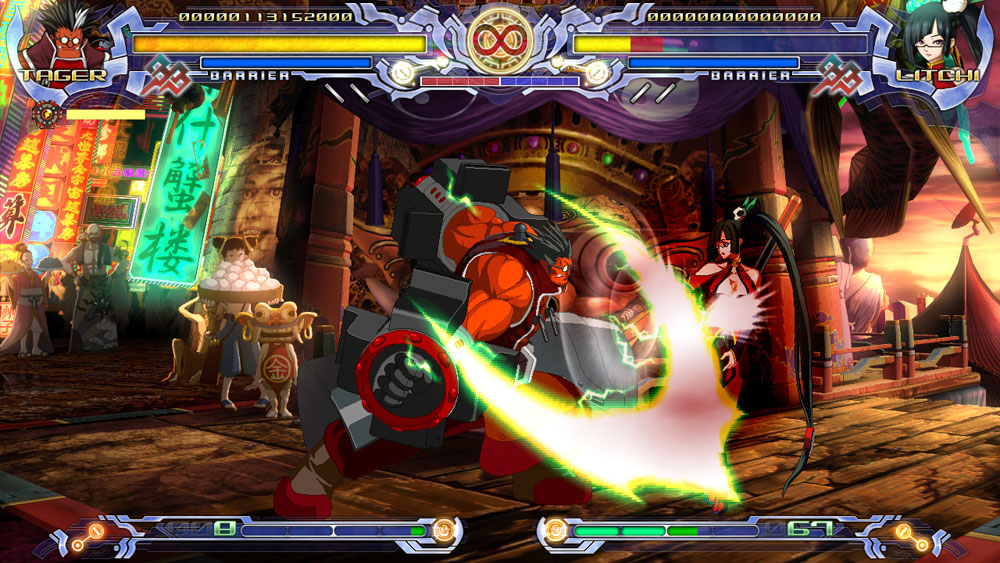Select the round gear icon under Tager's name
Viewport: 1000px width, 563px height.
coord(49,113)
